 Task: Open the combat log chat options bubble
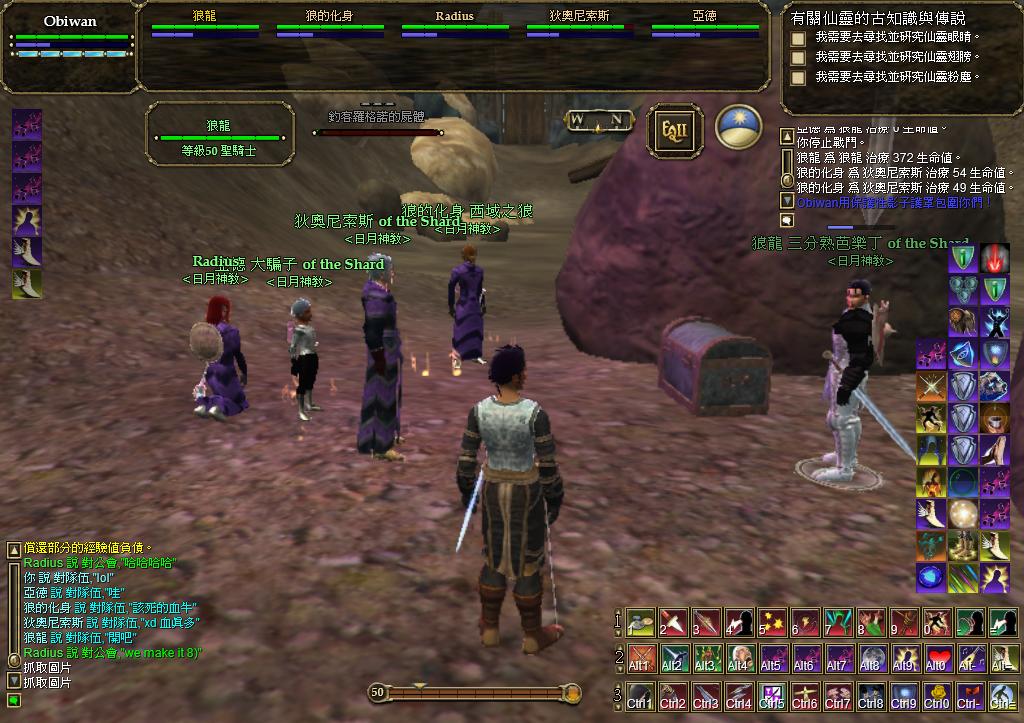click(787, 219)
